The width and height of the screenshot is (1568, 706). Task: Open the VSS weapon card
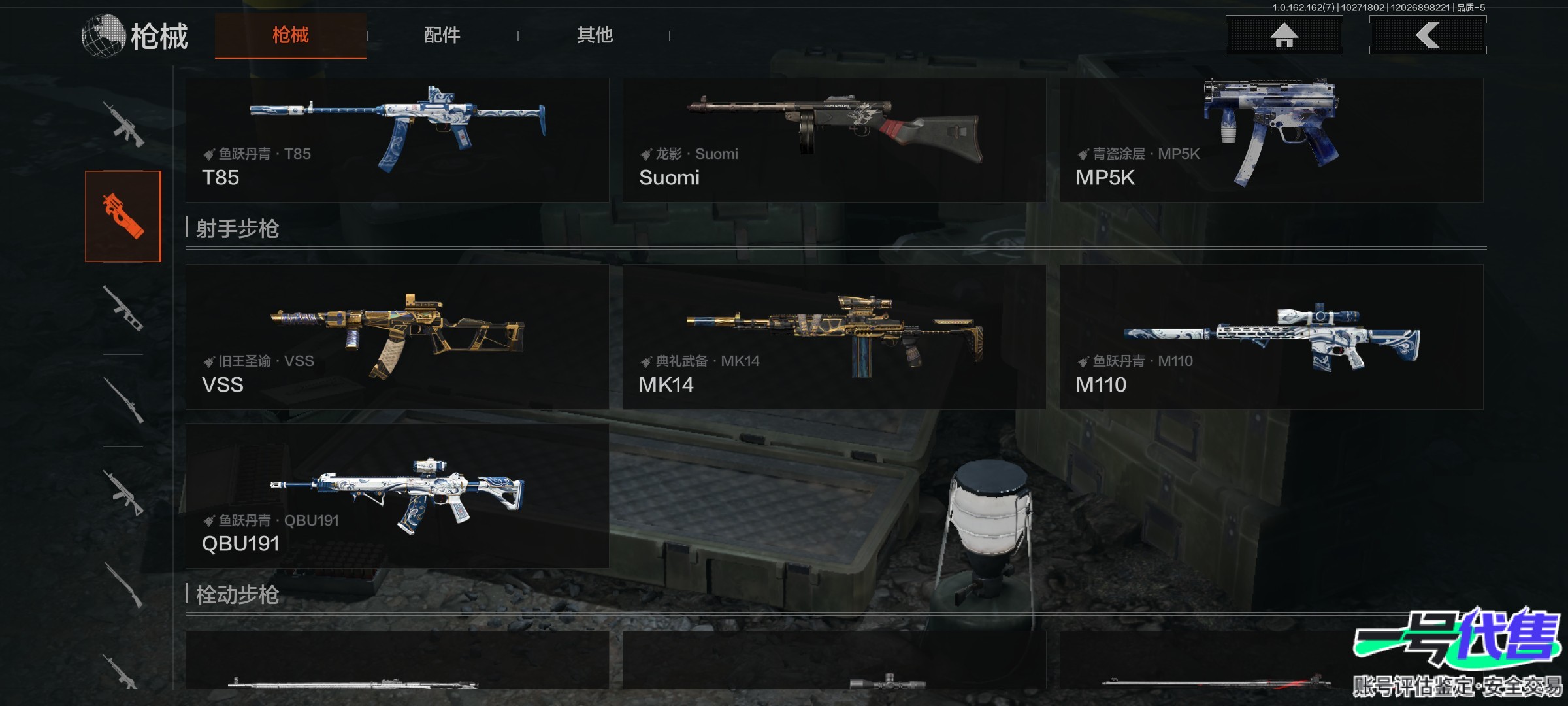coord(397,337)
